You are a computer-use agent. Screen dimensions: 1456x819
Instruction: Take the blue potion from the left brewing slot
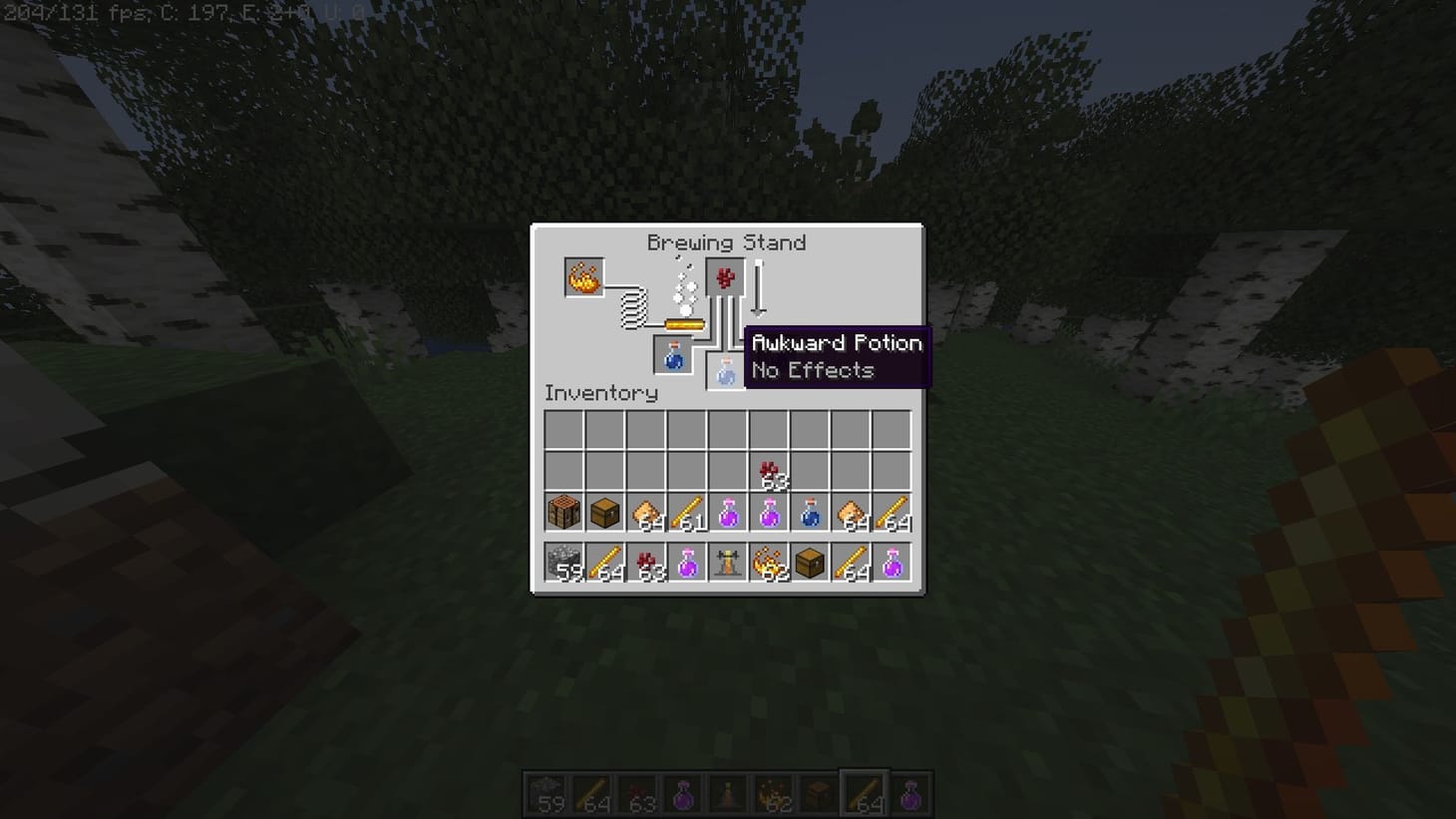672,356
